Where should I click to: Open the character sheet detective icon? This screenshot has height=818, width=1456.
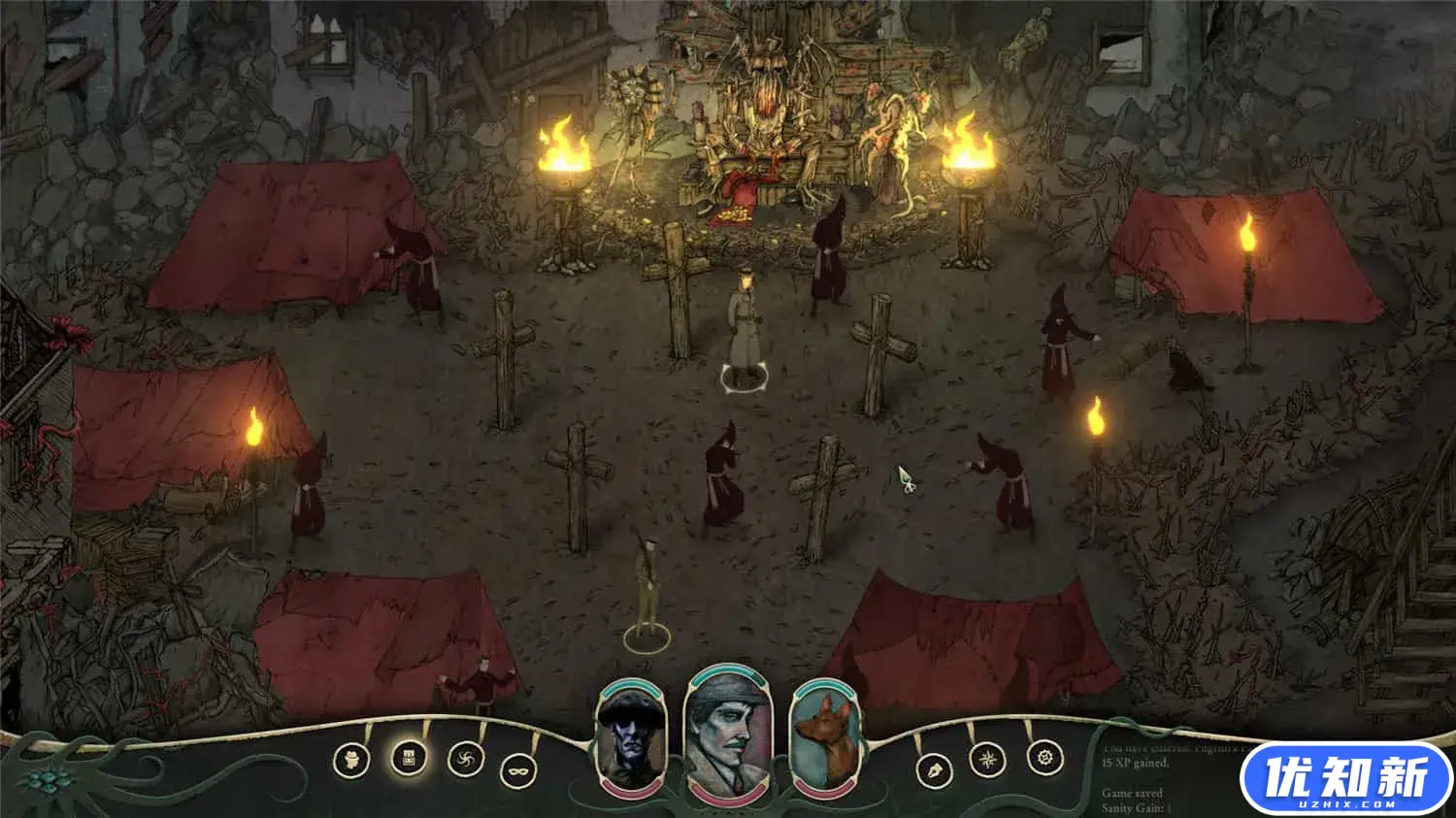point(350,760)
